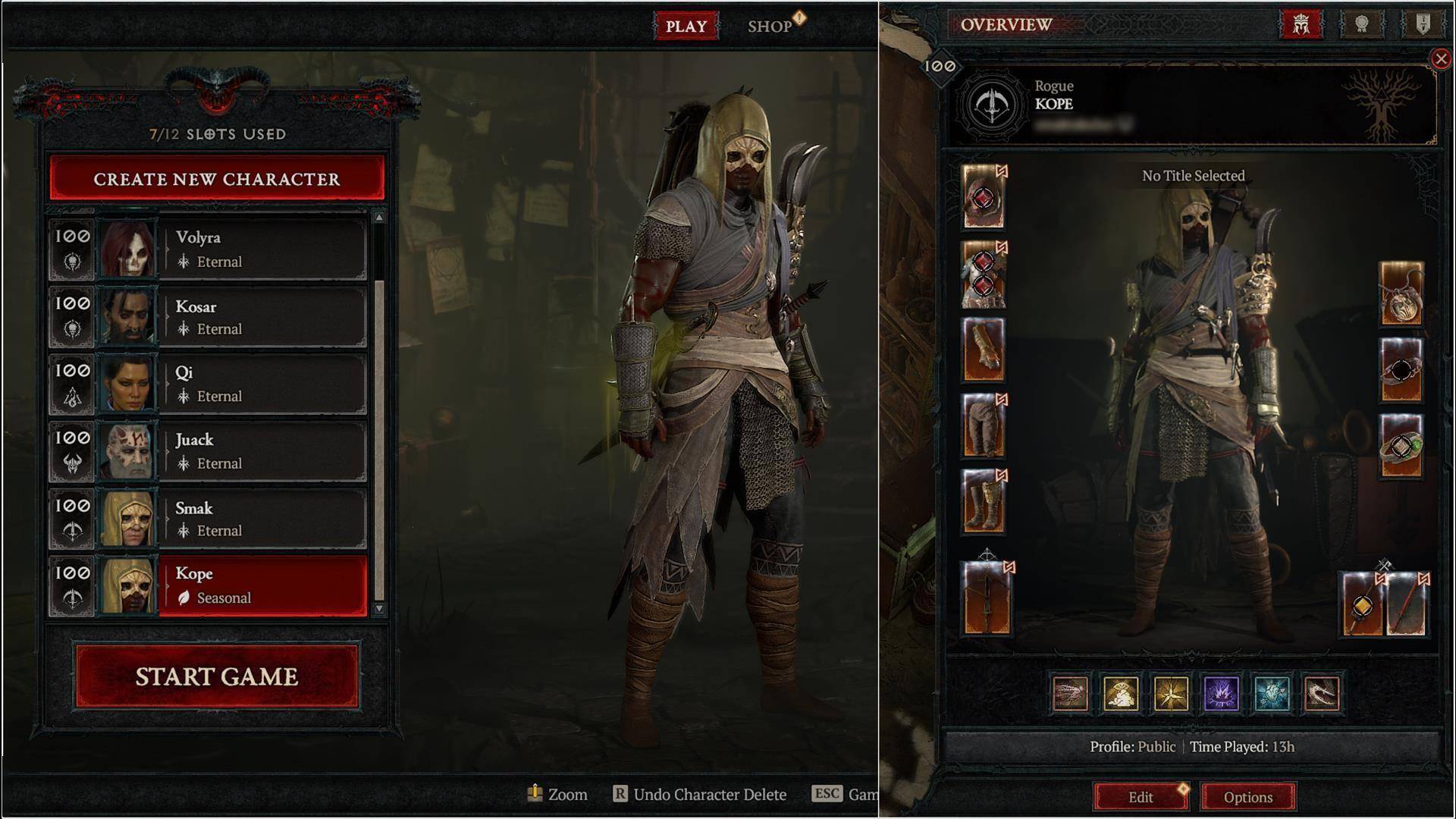This screenshot has width=1456, height=819.
Task: Open the profile Edit button
Action: pos(1141,797)
